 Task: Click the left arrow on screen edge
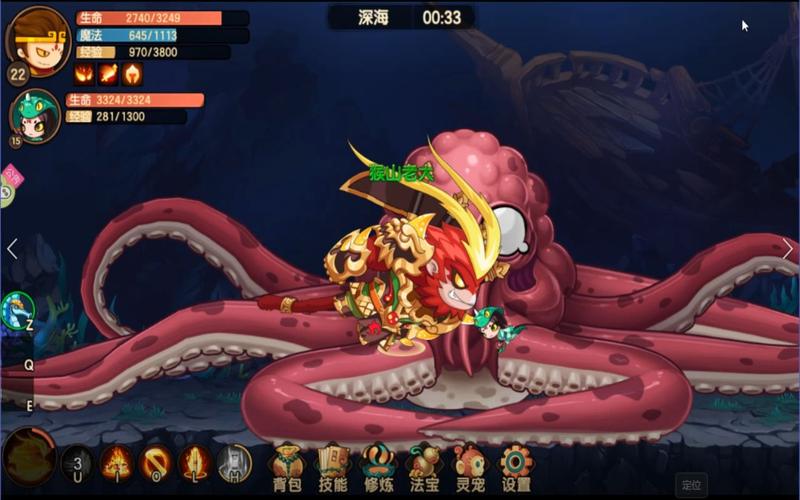point(12,249)
